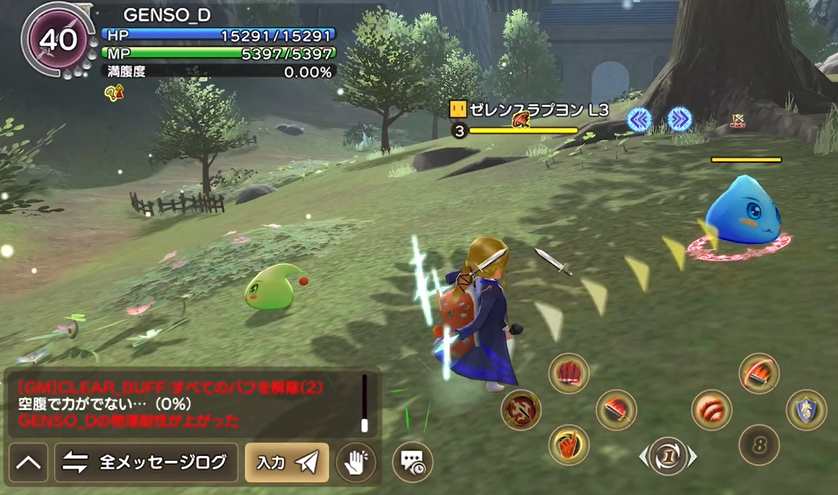Tap the skill slot numbered 8

pyautogui.click(x=759, y=445)
